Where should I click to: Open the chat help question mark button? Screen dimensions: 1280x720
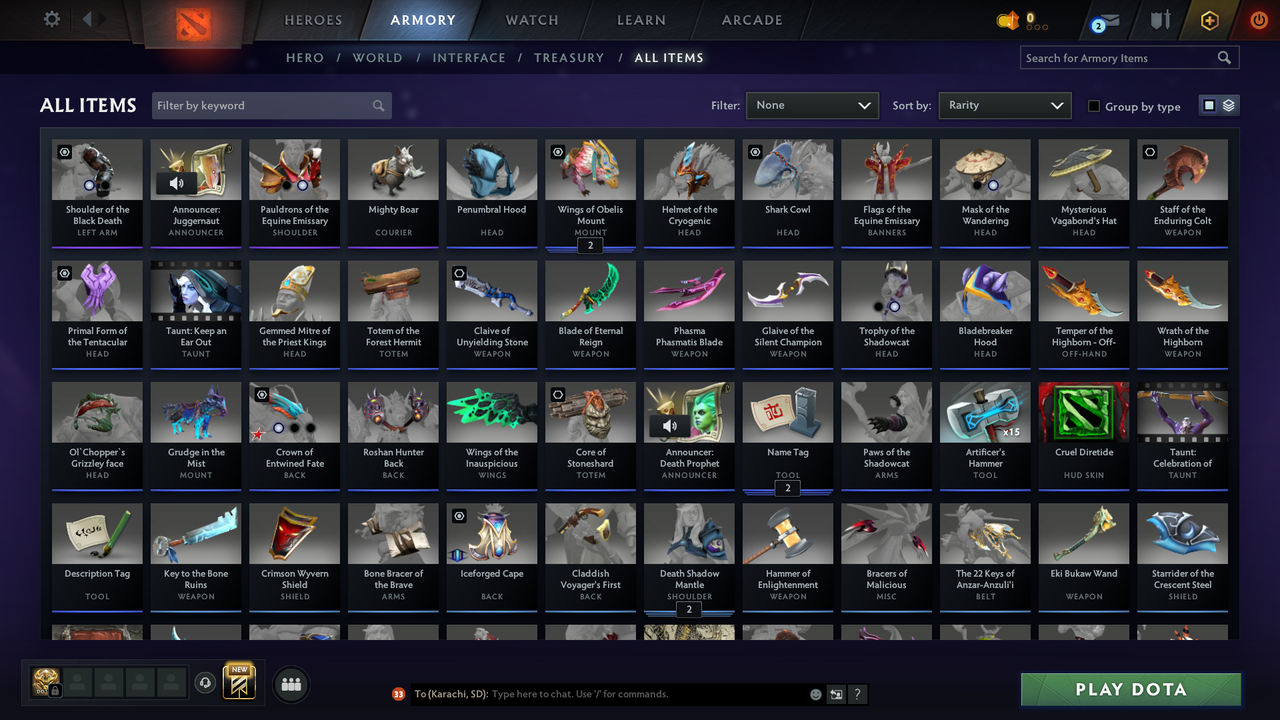[858, 693]
